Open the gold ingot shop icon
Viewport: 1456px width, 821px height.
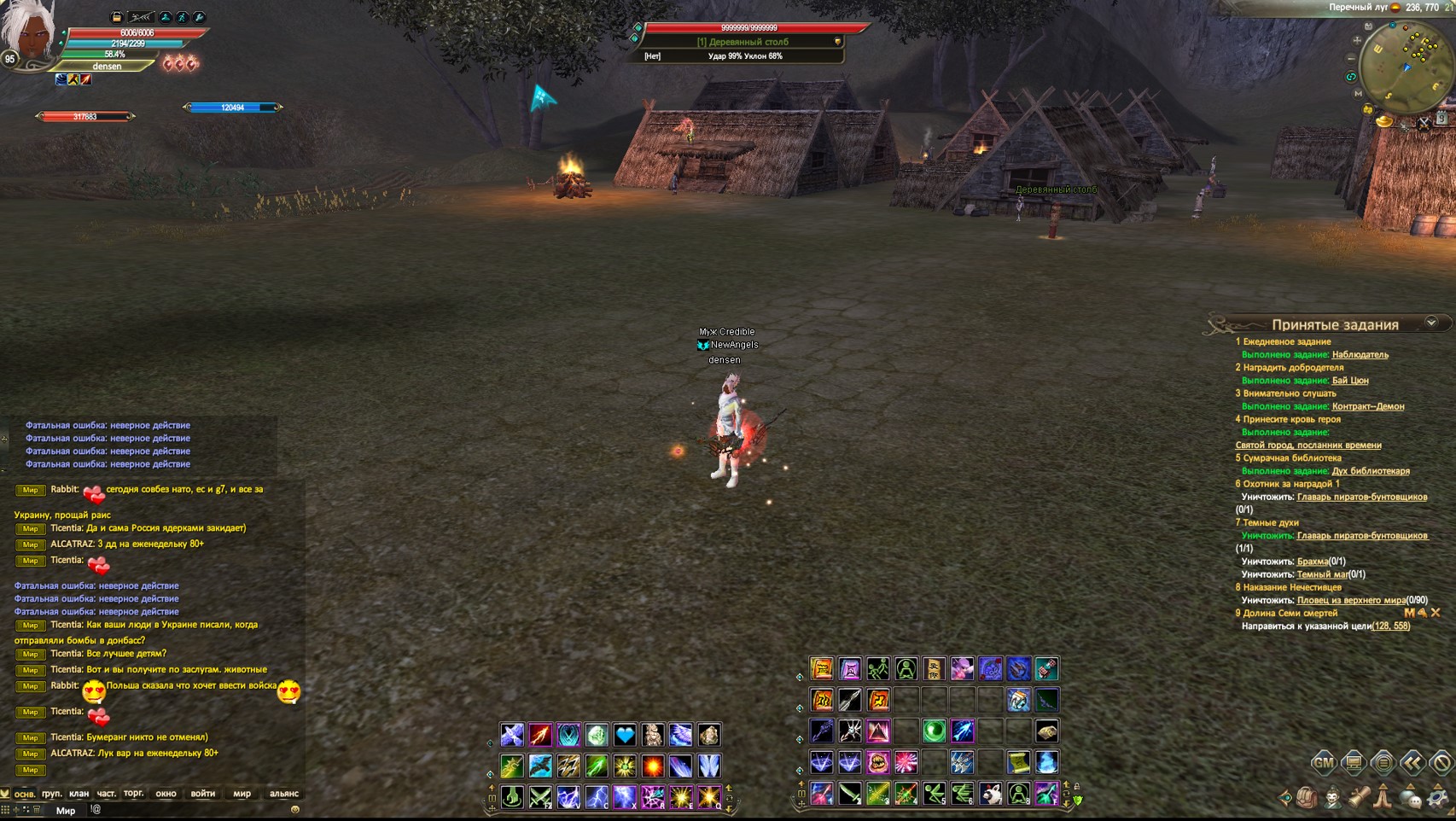(x=1384, y=122)
